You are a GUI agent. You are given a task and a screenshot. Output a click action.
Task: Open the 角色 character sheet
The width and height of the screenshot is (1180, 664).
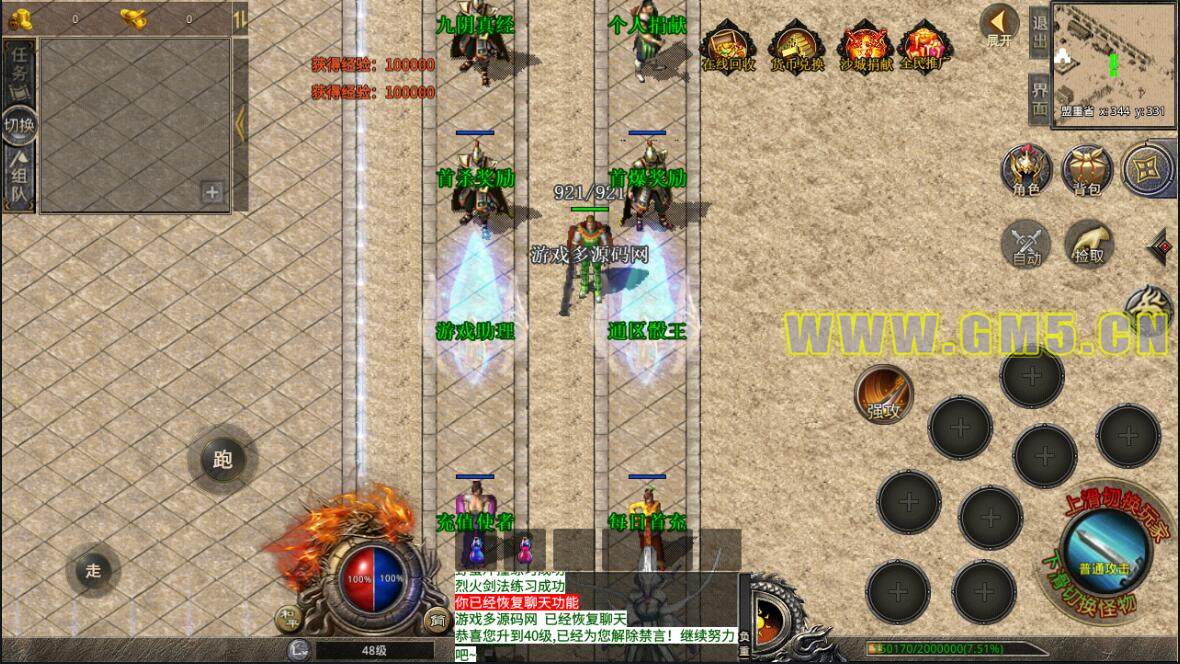(1026, 169)
